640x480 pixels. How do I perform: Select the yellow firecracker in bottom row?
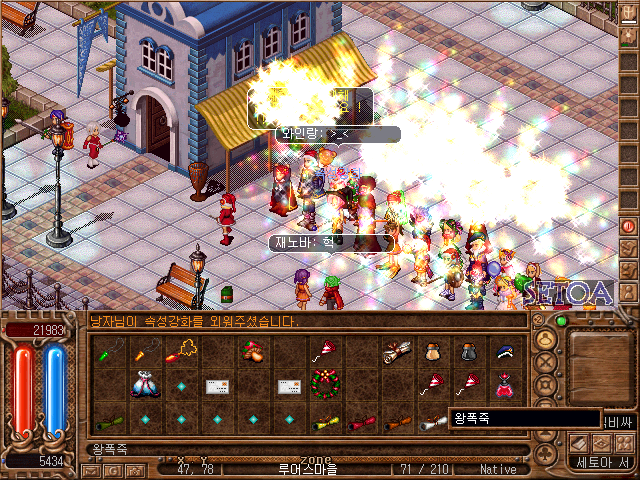325,421
